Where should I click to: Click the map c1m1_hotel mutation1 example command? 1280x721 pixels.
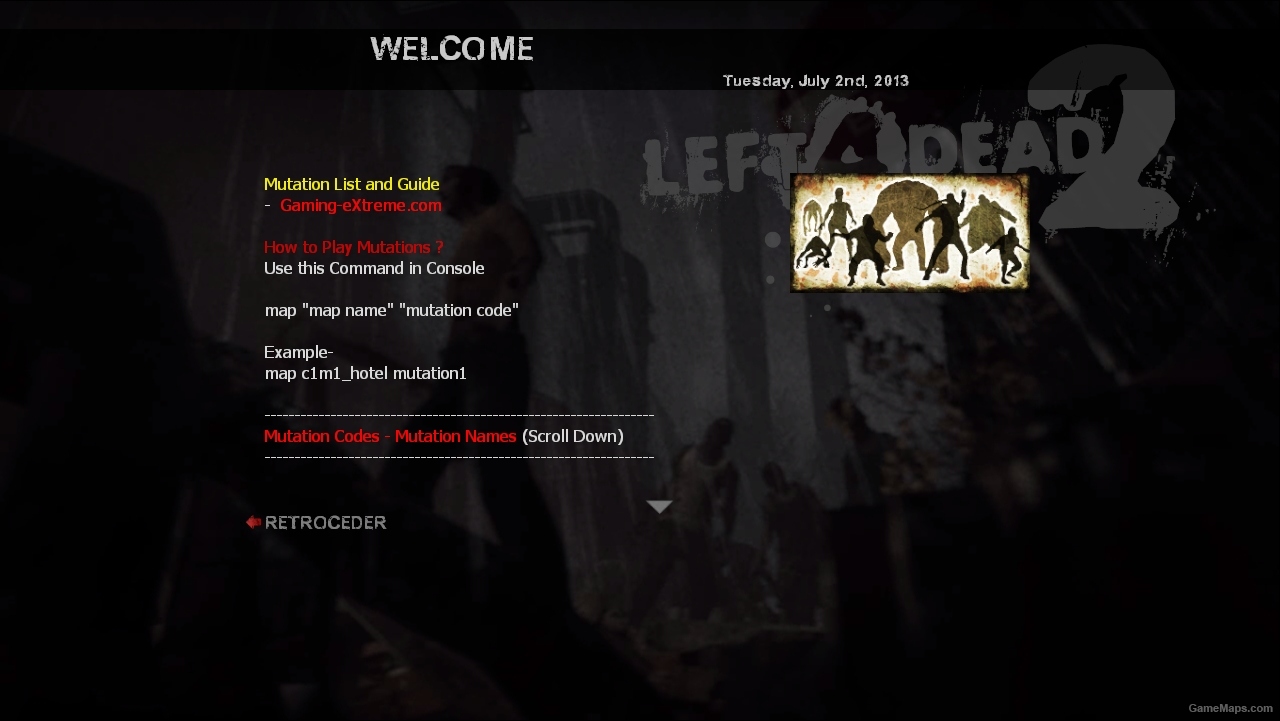[365, 373]
